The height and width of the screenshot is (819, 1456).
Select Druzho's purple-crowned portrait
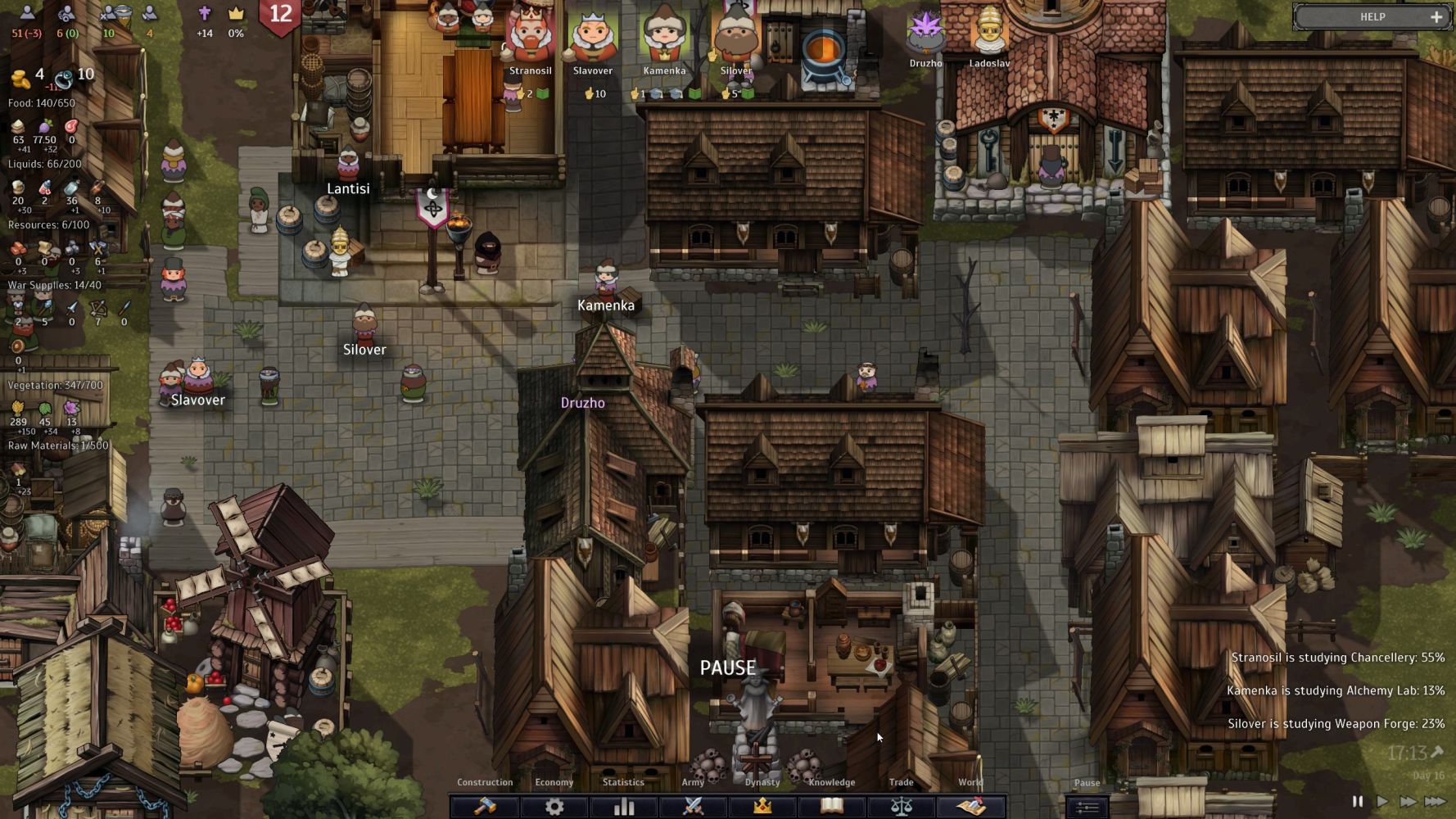pyautogui.click(x=926, y=33)
